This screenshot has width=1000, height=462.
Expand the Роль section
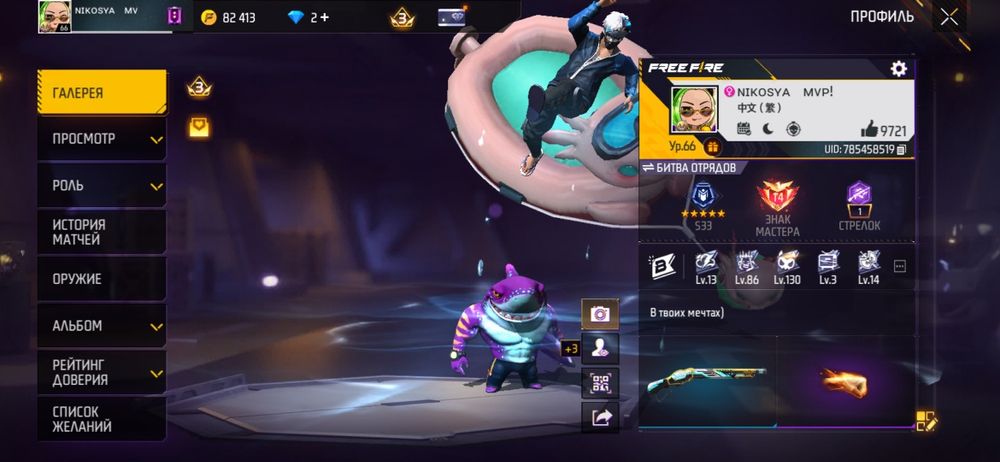click(101, 186)
